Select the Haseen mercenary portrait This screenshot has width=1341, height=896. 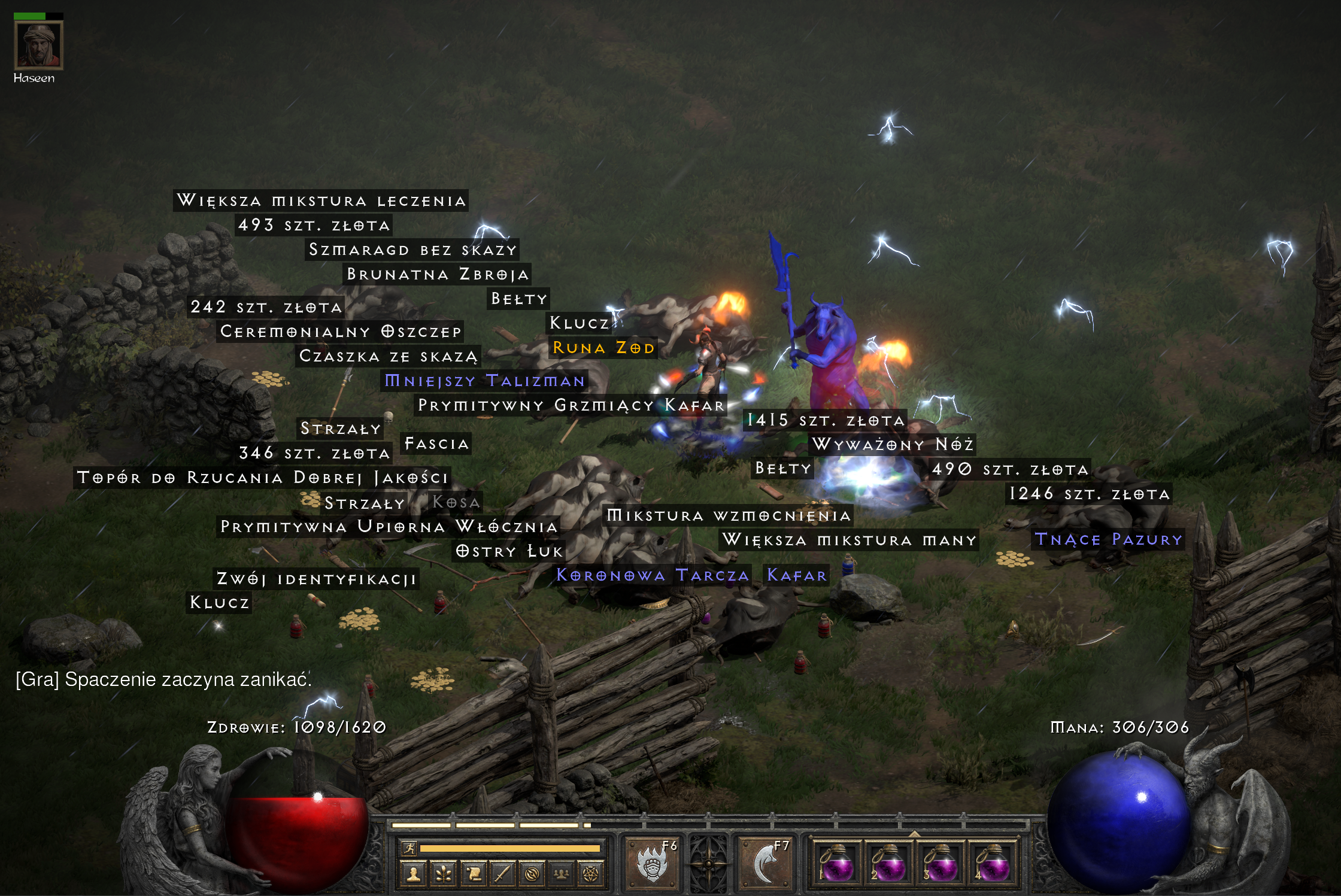38,45
